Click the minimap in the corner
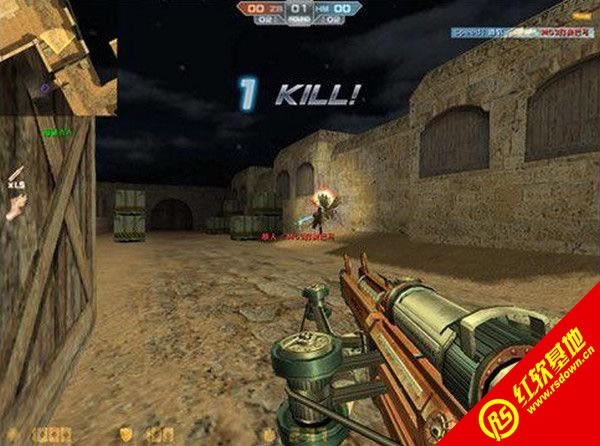 pos(58,56)
